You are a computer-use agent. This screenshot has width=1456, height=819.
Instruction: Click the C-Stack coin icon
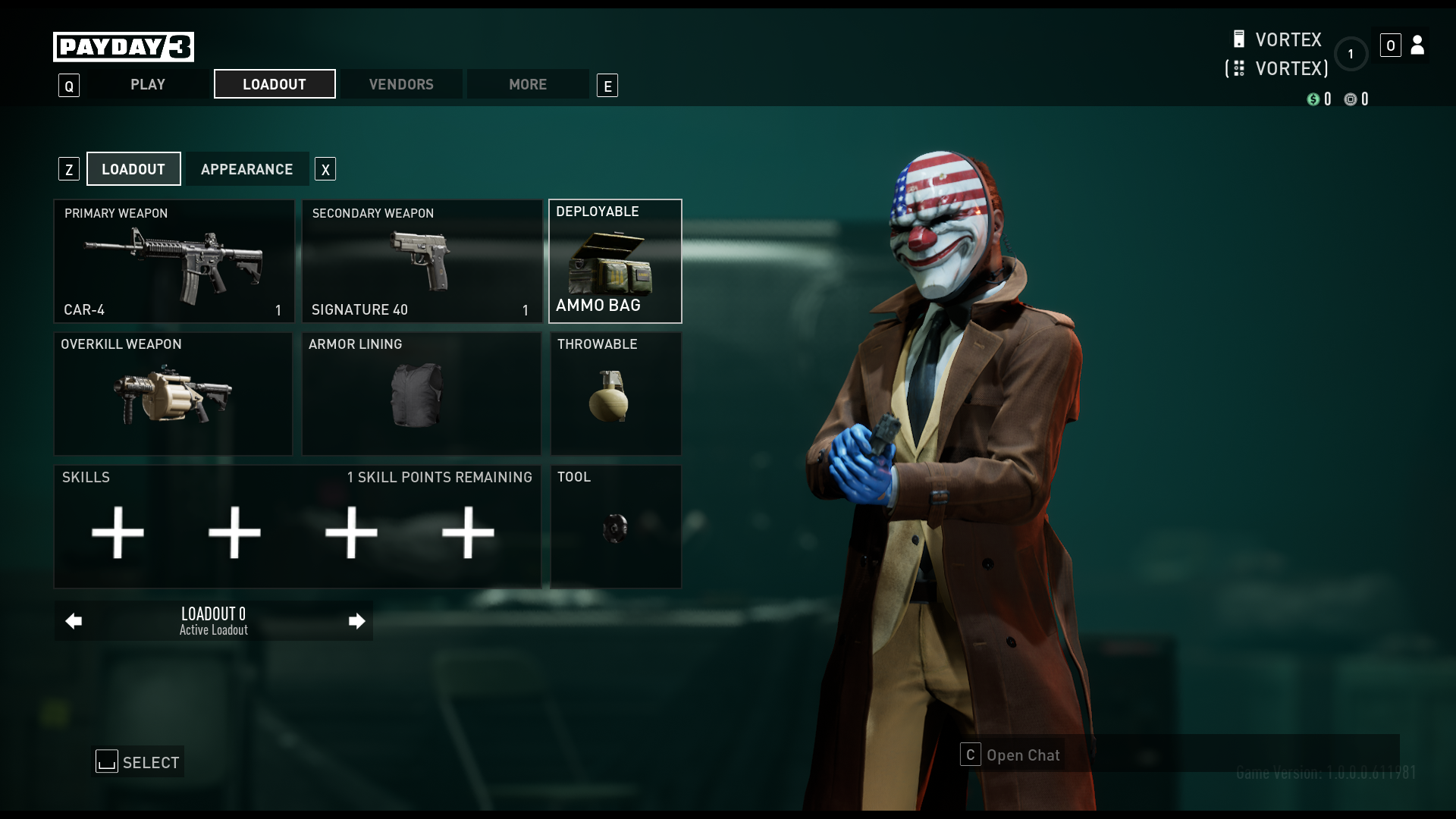click(1351, 99)
